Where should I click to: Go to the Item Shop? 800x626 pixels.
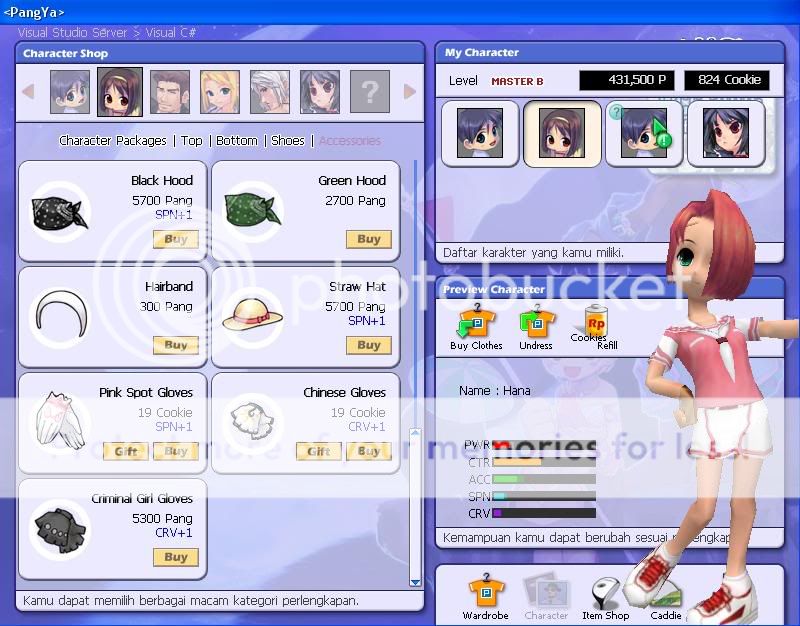pos(606,598)
